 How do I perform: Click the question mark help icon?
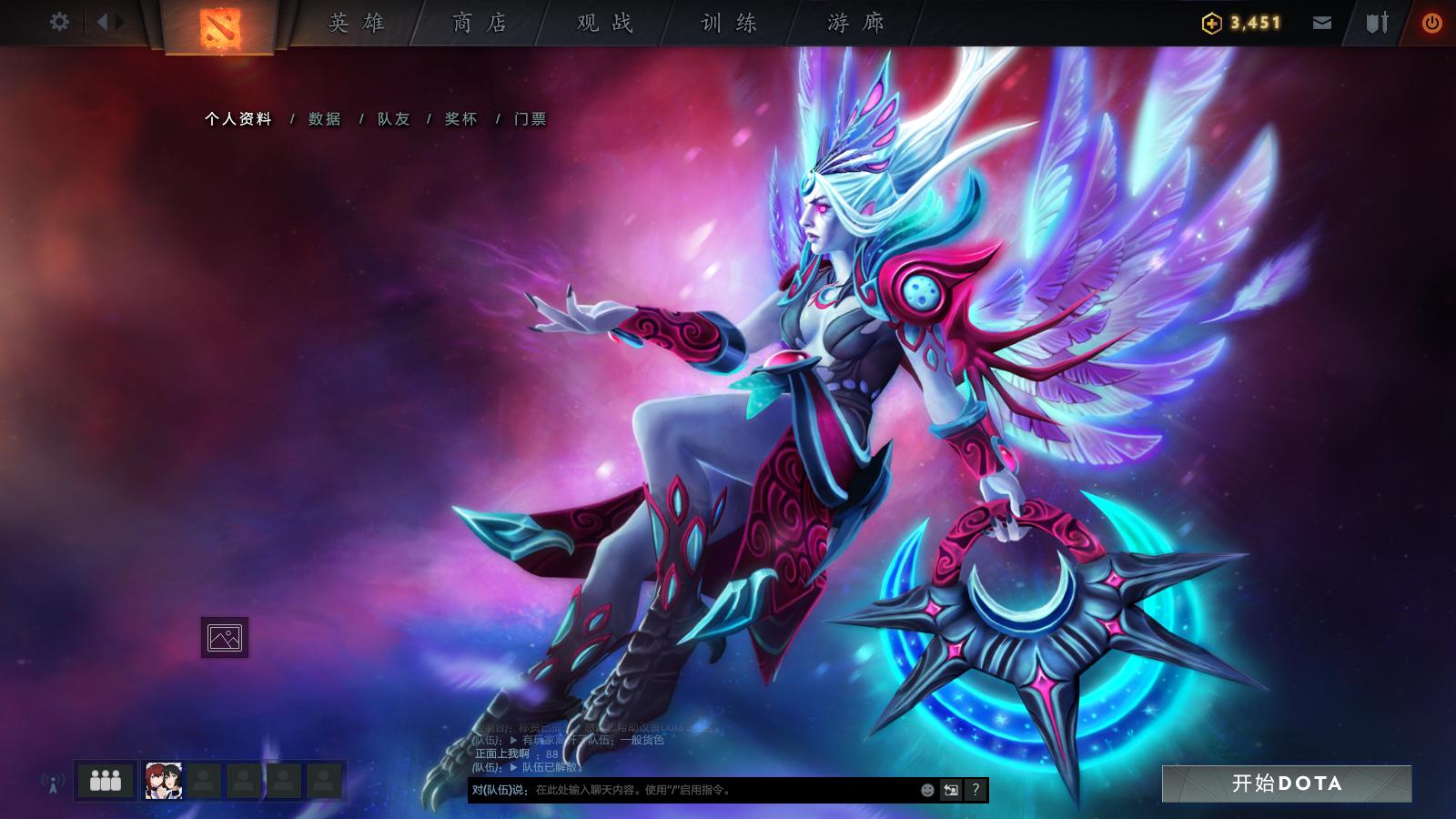click(976, 790)
